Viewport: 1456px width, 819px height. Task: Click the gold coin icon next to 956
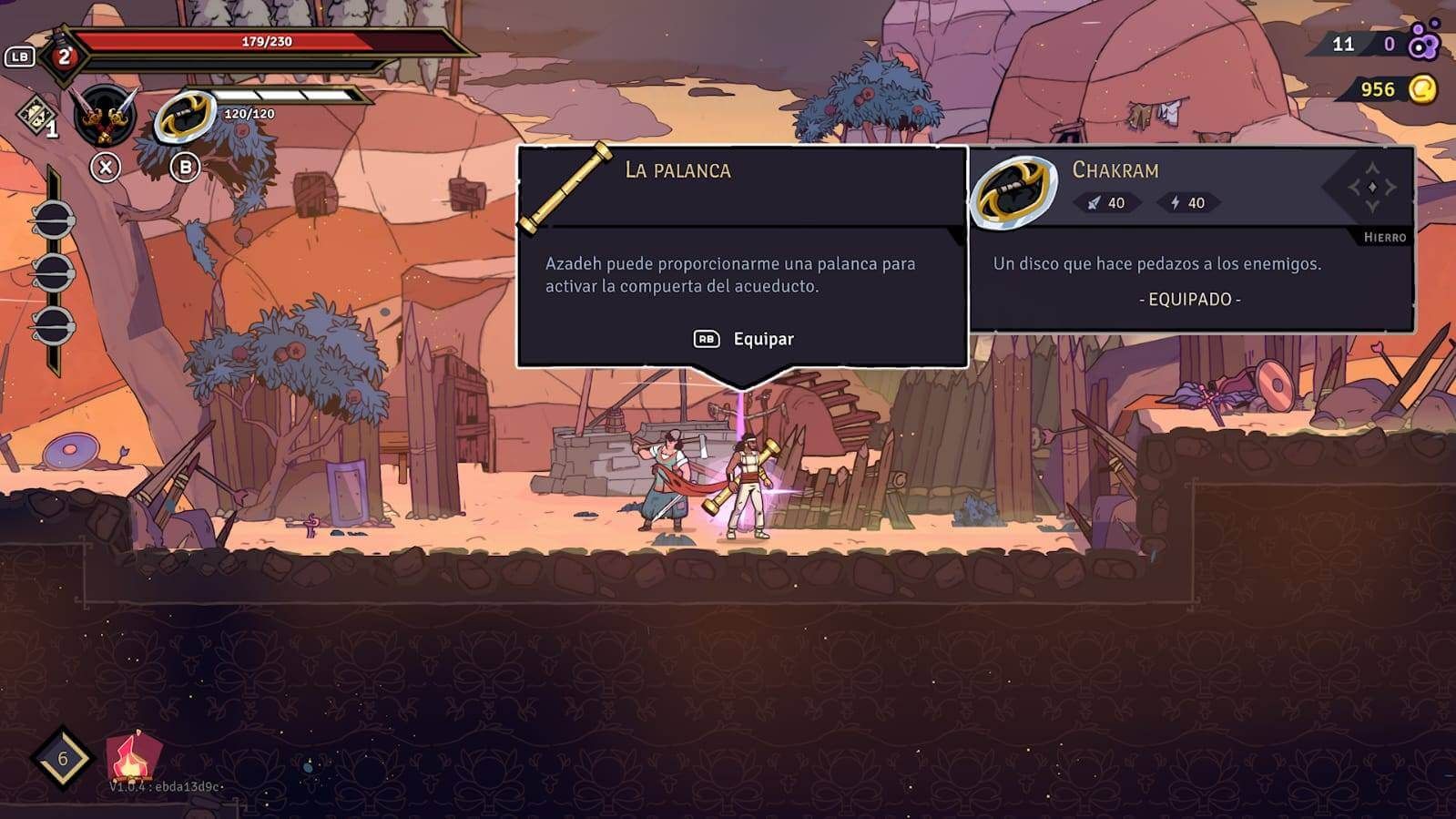[x=1423, y=88]
